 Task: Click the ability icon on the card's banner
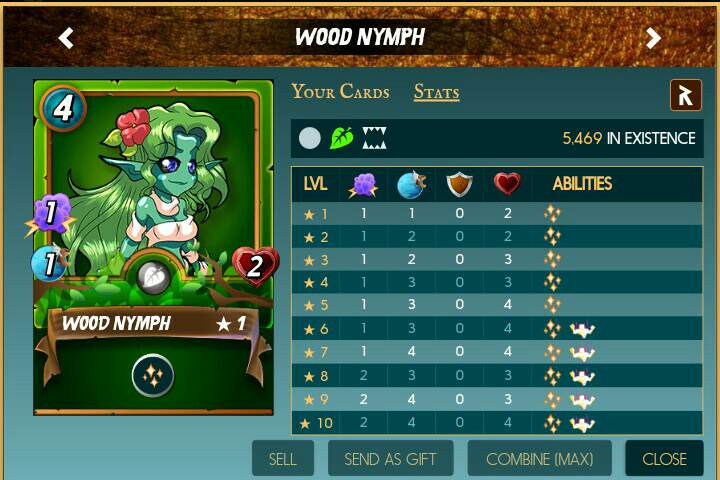pyautogui.click(x=153, y=375)
